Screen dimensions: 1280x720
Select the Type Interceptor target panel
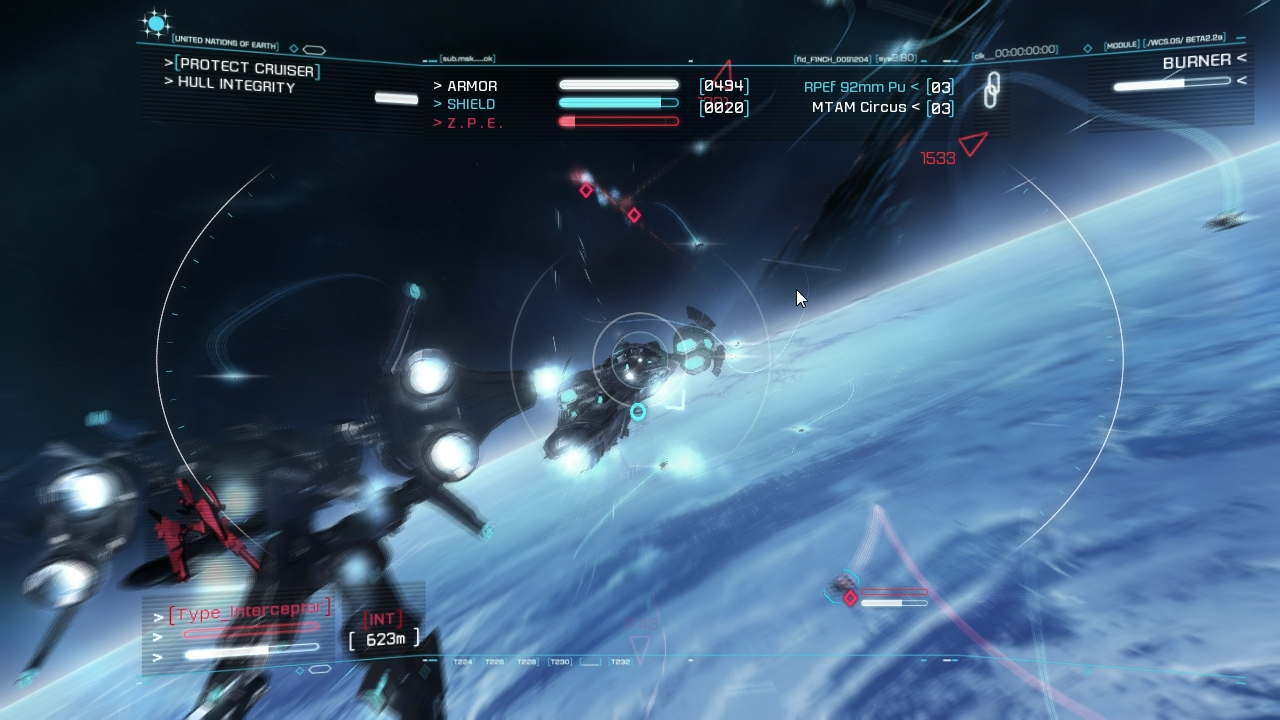point(249,610)
